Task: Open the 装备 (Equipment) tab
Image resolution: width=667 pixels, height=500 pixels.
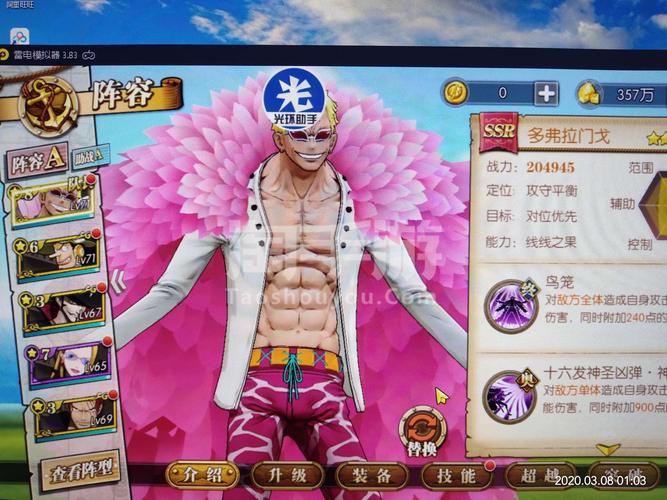Action: (372, 475)
